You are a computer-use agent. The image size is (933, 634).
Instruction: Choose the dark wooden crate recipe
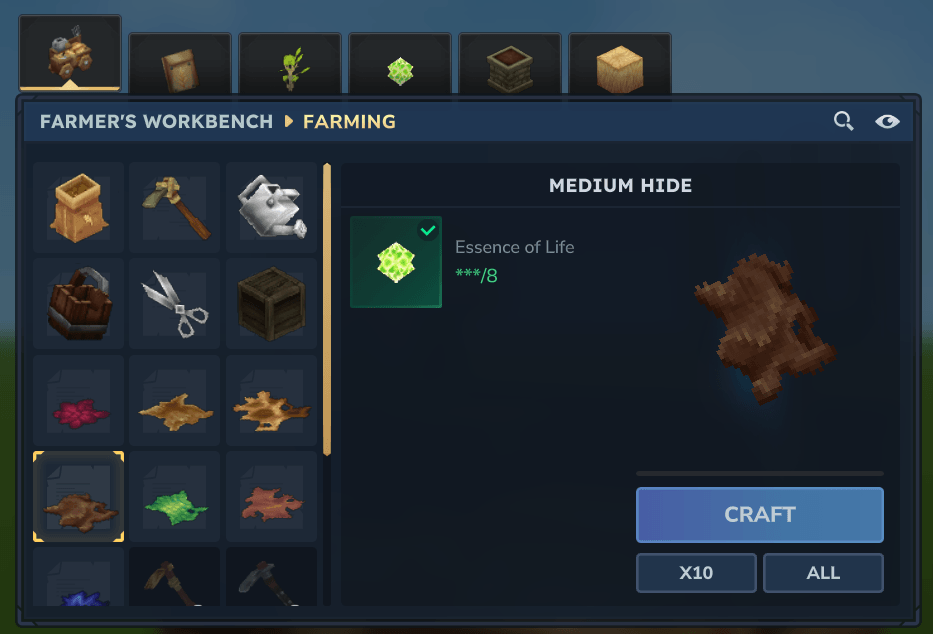[271, 304]
